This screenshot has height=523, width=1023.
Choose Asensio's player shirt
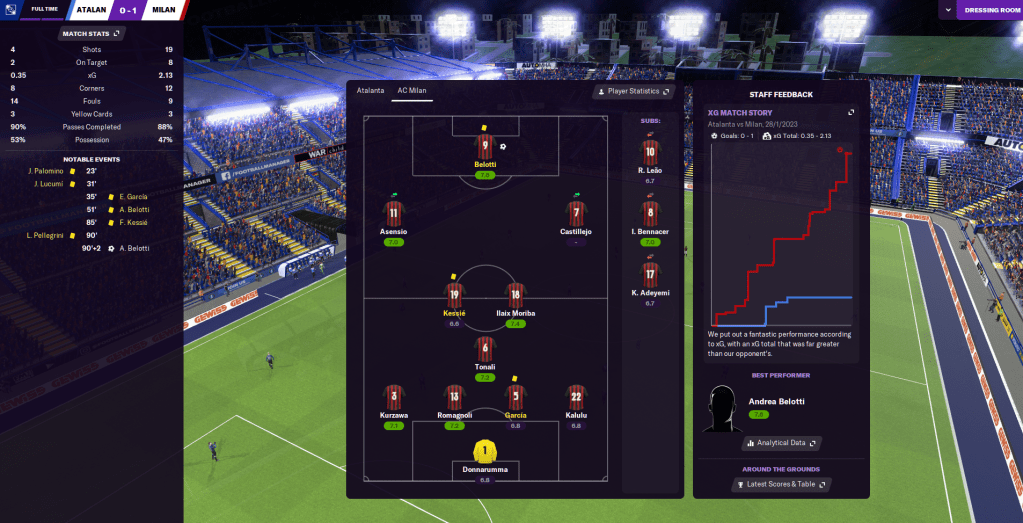coord(393,214)
